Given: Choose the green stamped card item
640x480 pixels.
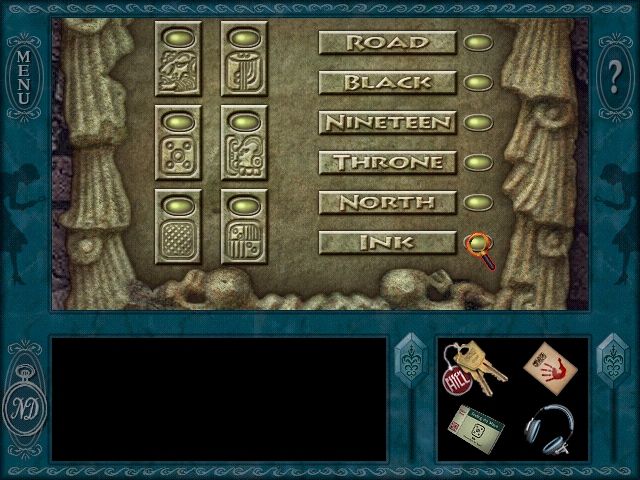Looking at the screenshot, I should coord(475,428).
